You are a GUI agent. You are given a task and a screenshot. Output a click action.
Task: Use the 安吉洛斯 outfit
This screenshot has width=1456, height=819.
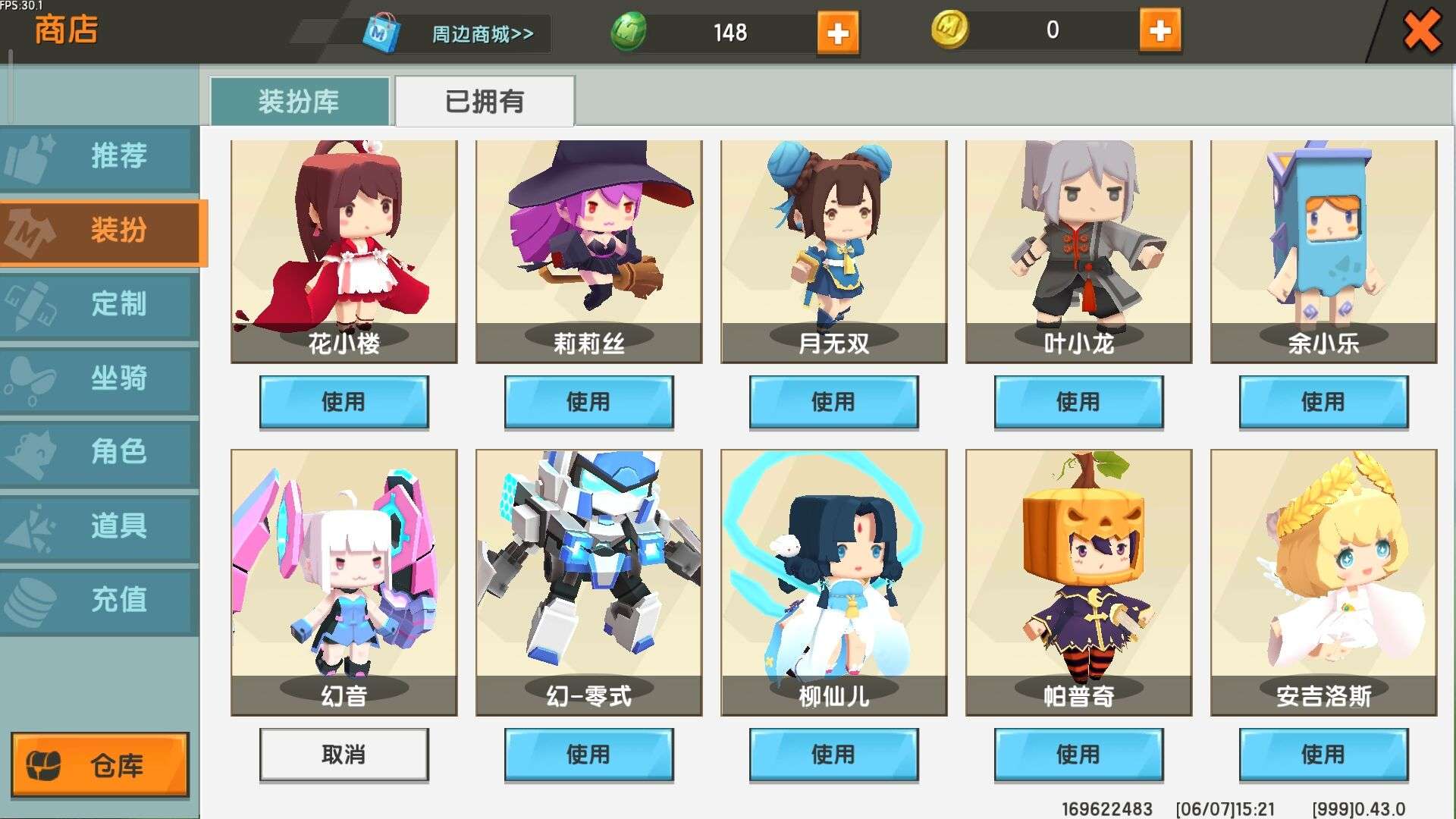click(1323, 755)
